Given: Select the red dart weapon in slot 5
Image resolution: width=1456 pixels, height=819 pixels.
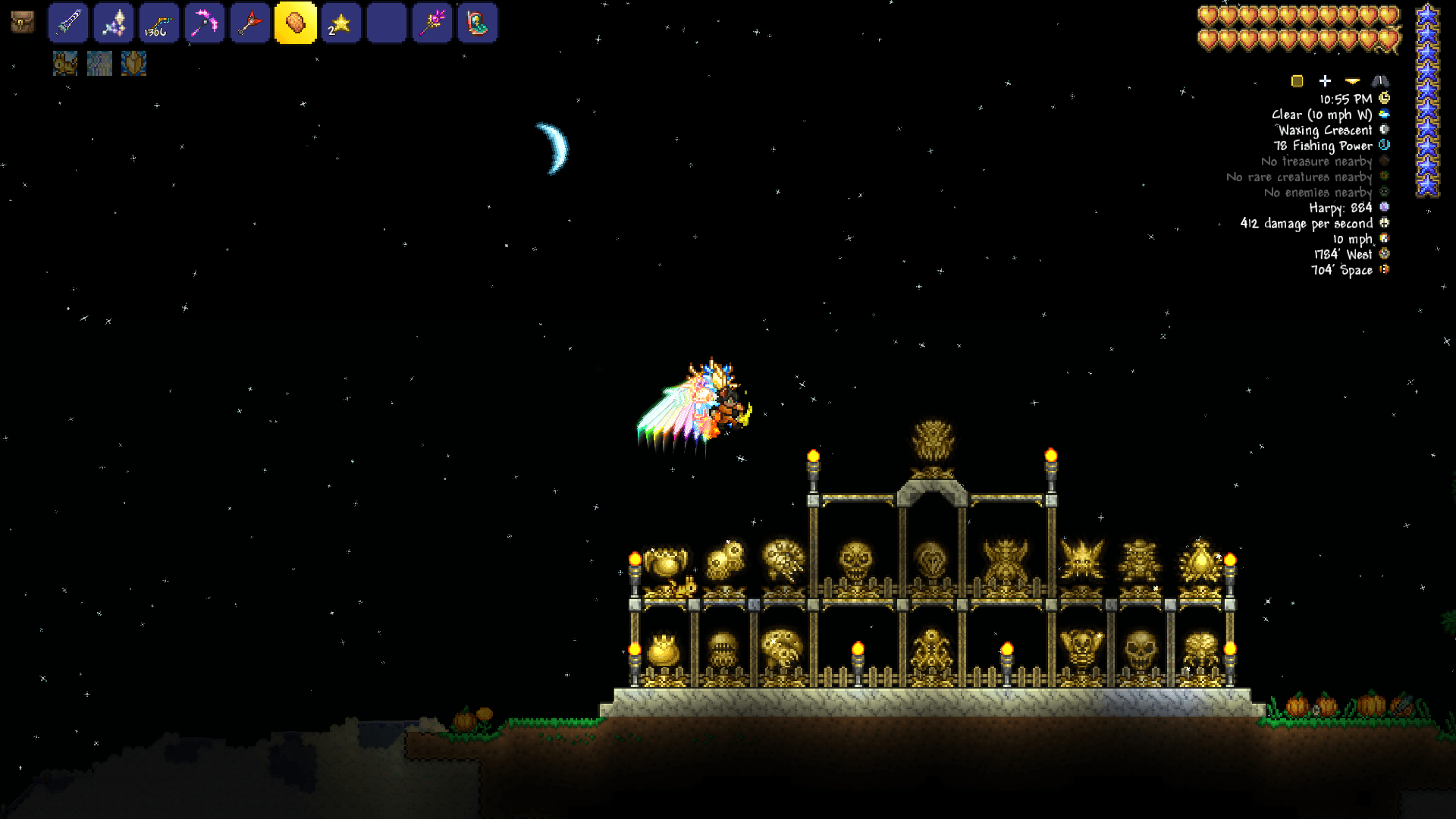Looking at the screenshot, I should 249,23.
